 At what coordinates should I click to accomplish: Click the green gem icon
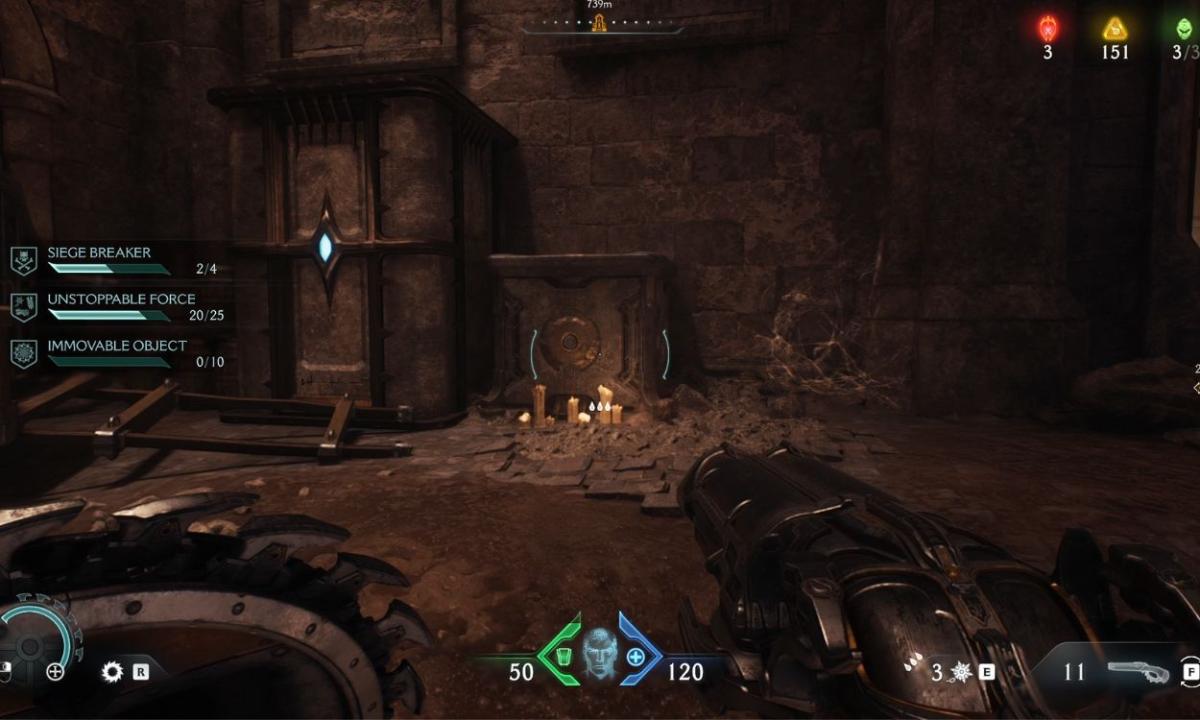pos(1184,29)
